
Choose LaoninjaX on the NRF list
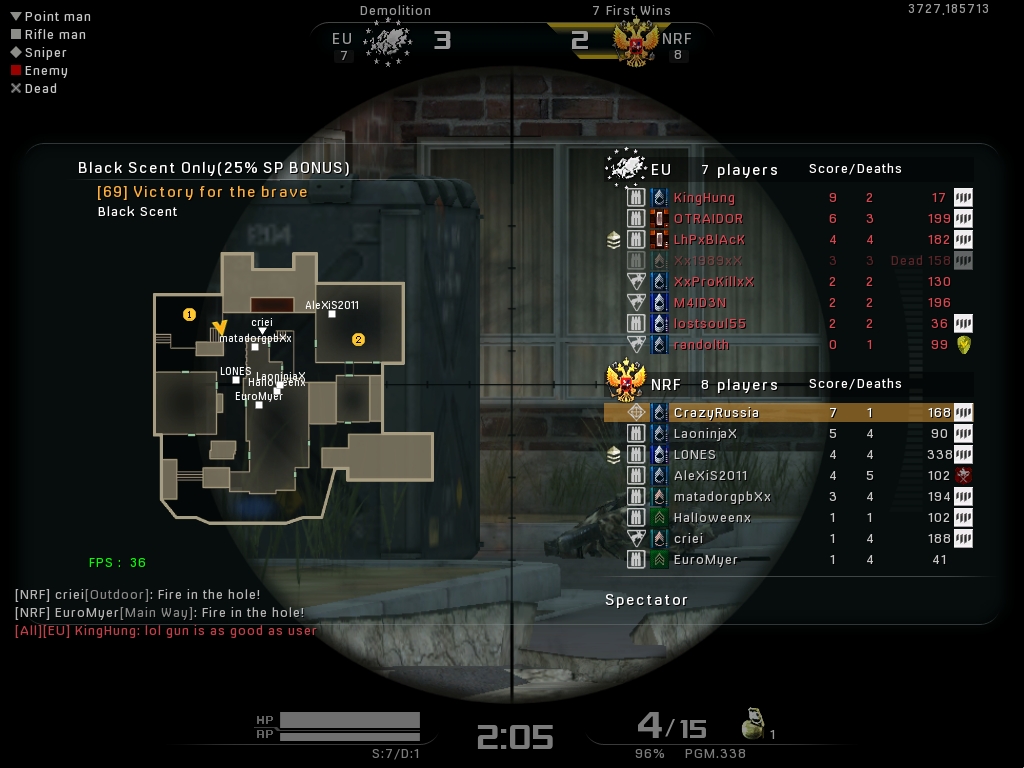click(705, 434)
